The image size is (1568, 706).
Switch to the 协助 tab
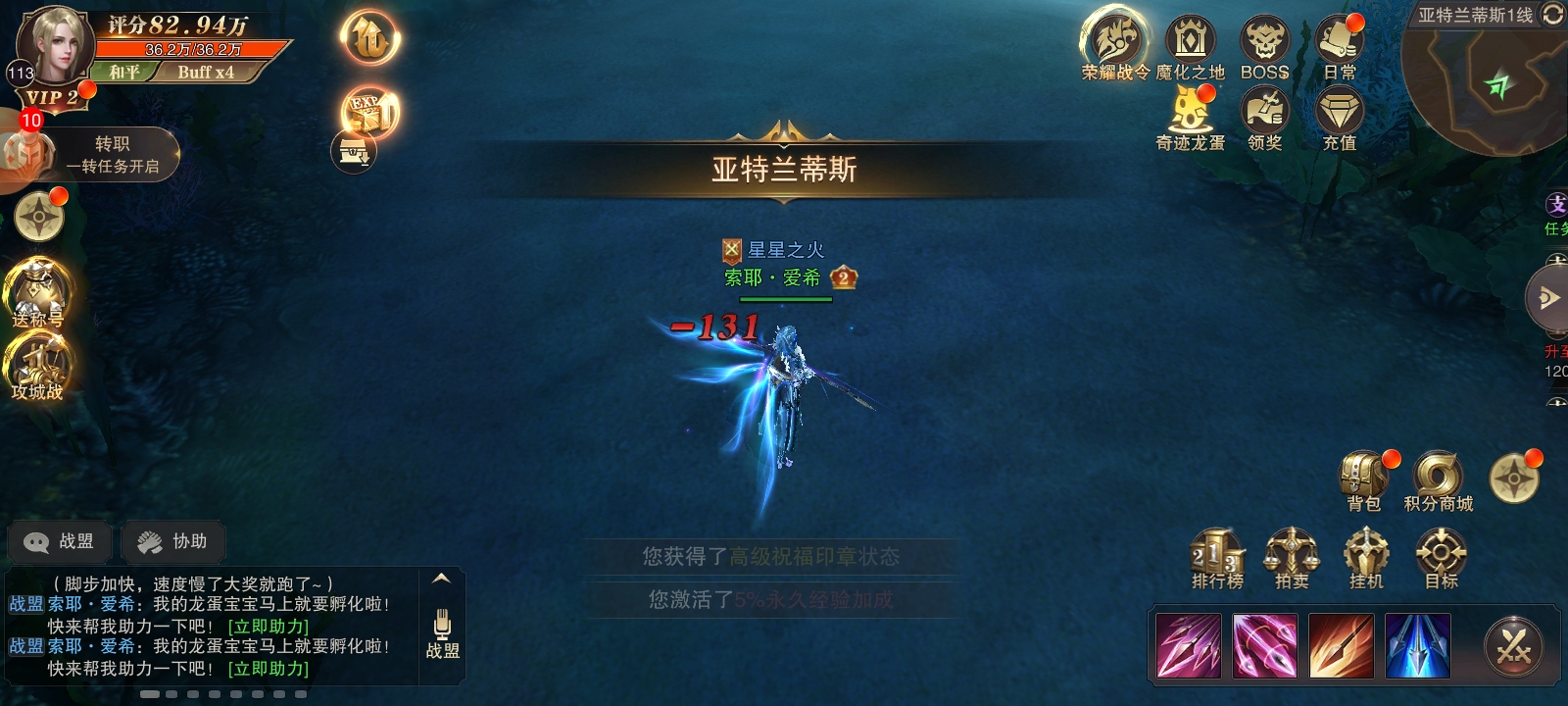click(173, 541)
